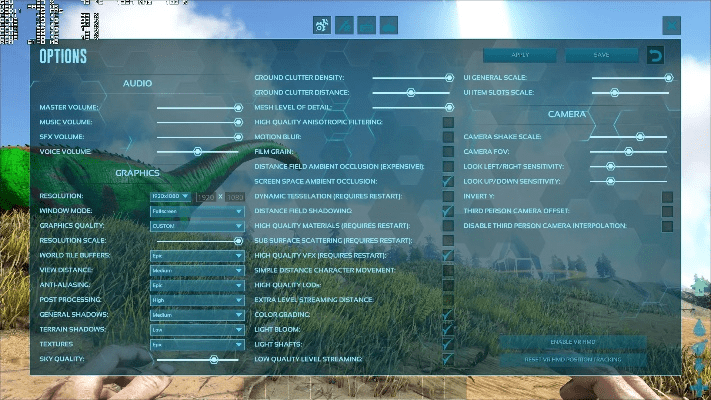
Task: Click the back arrow button
Action: coord(656,55)
